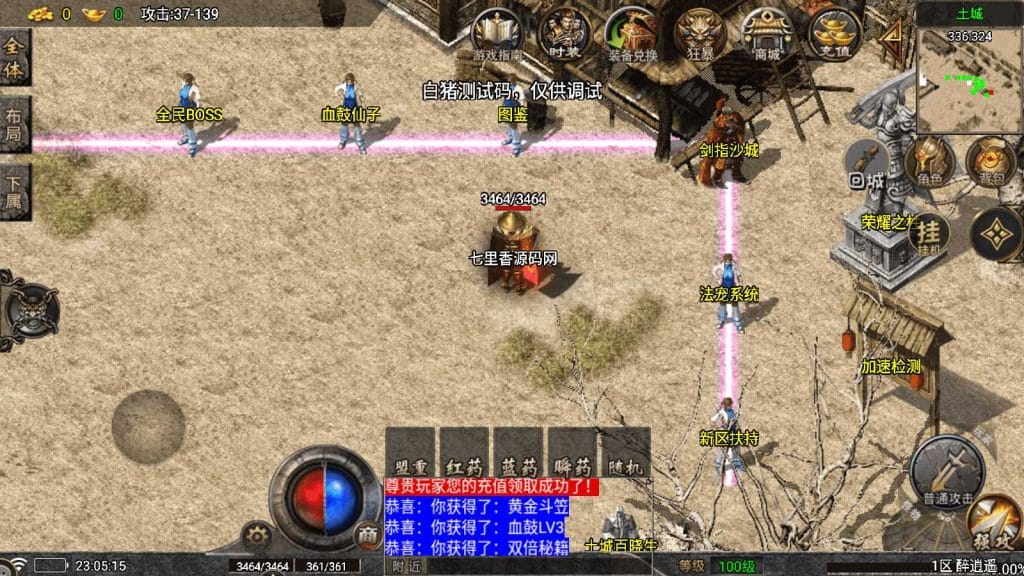Open the 角色 character sheet
The image size is (1024, 576).
tap(928, 161)
